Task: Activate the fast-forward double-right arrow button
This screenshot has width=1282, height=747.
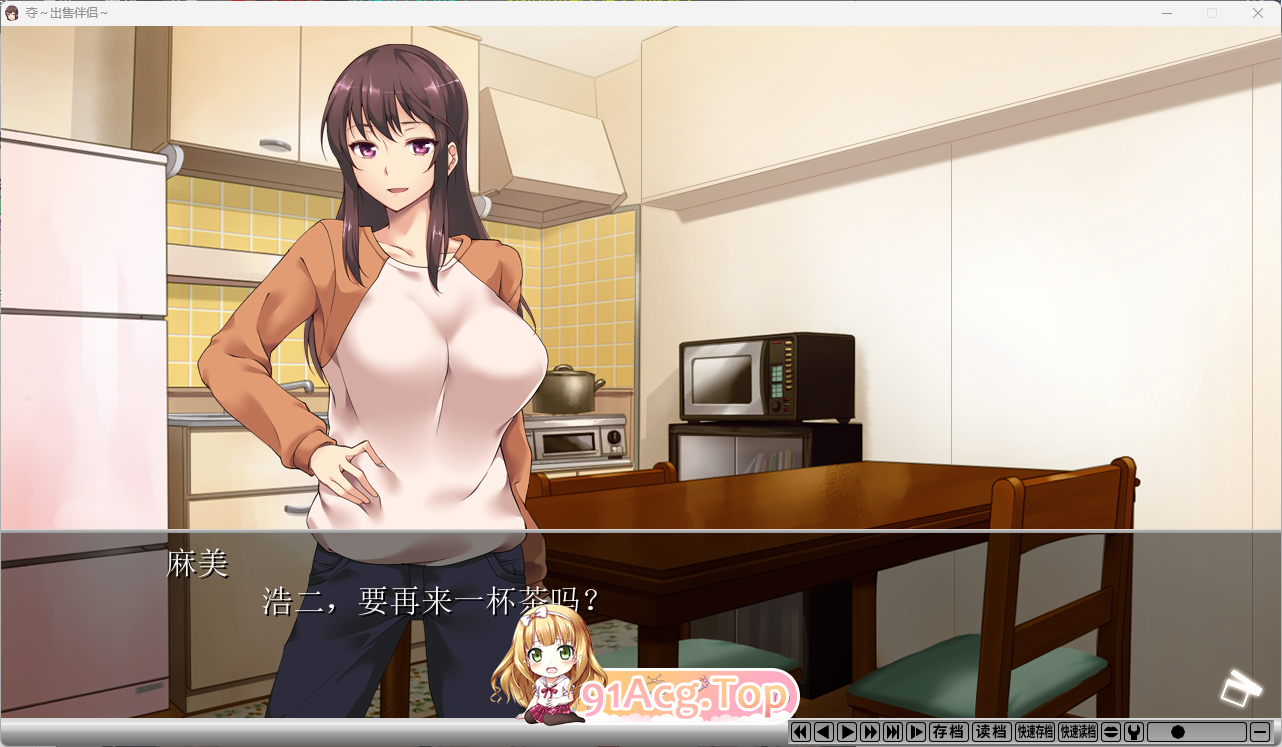Action: 869,732
